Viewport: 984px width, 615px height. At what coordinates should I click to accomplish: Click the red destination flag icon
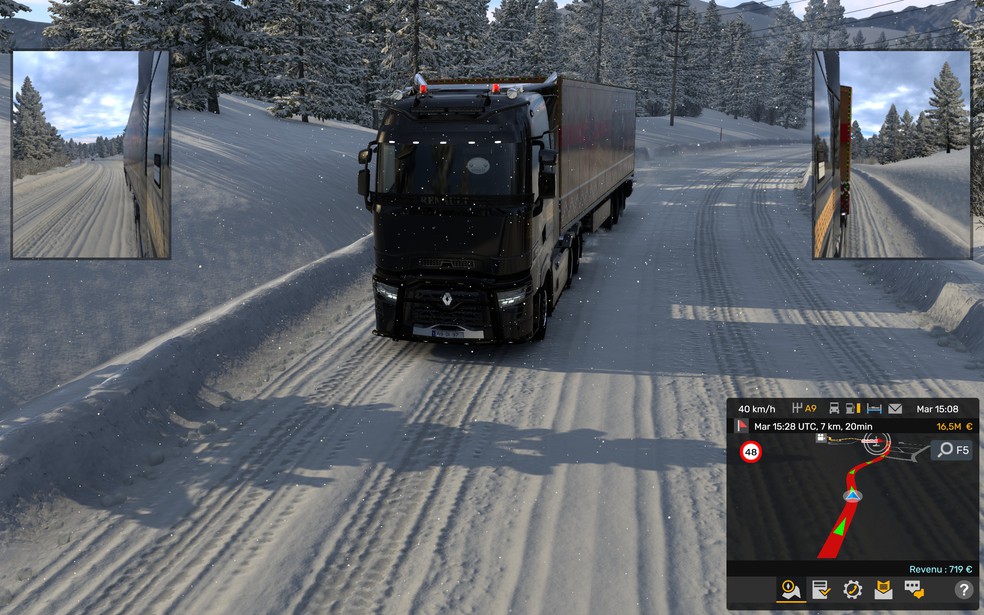pos(741,426)
